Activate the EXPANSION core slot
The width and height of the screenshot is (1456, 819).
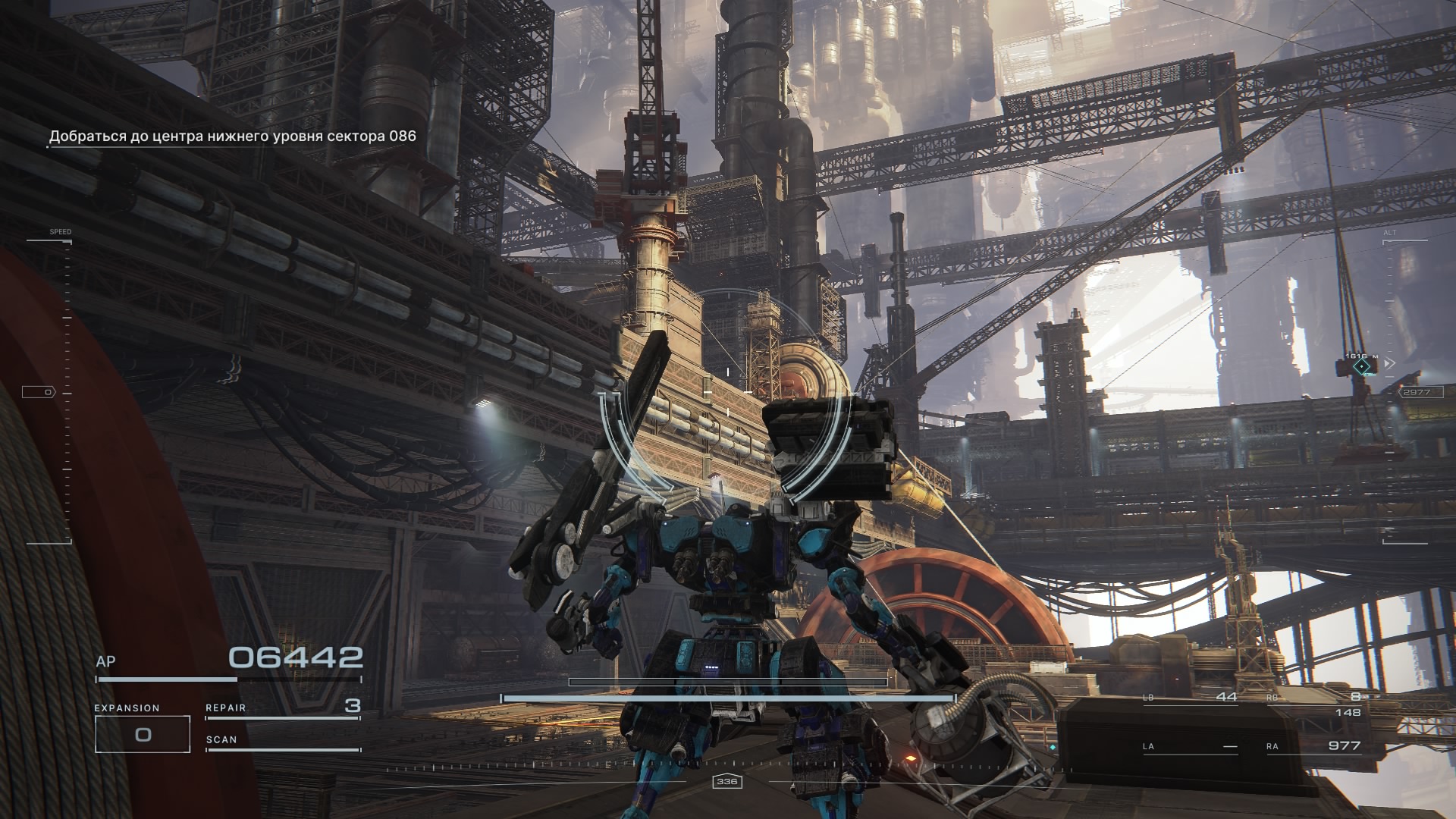click(x=143, y=733)
